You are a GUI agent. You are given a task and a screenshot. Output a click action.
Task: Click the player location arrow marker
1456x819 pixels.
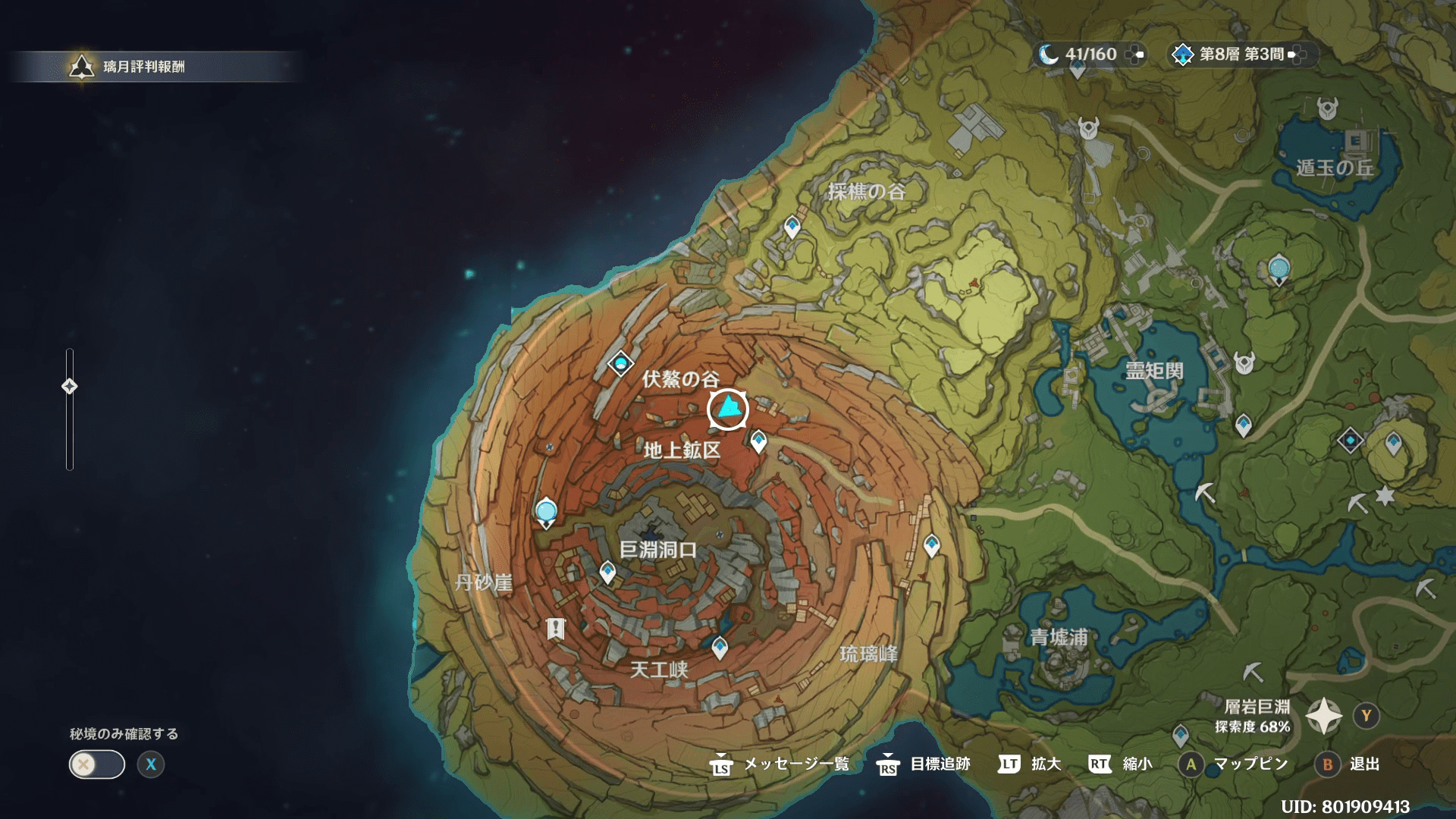728,409
